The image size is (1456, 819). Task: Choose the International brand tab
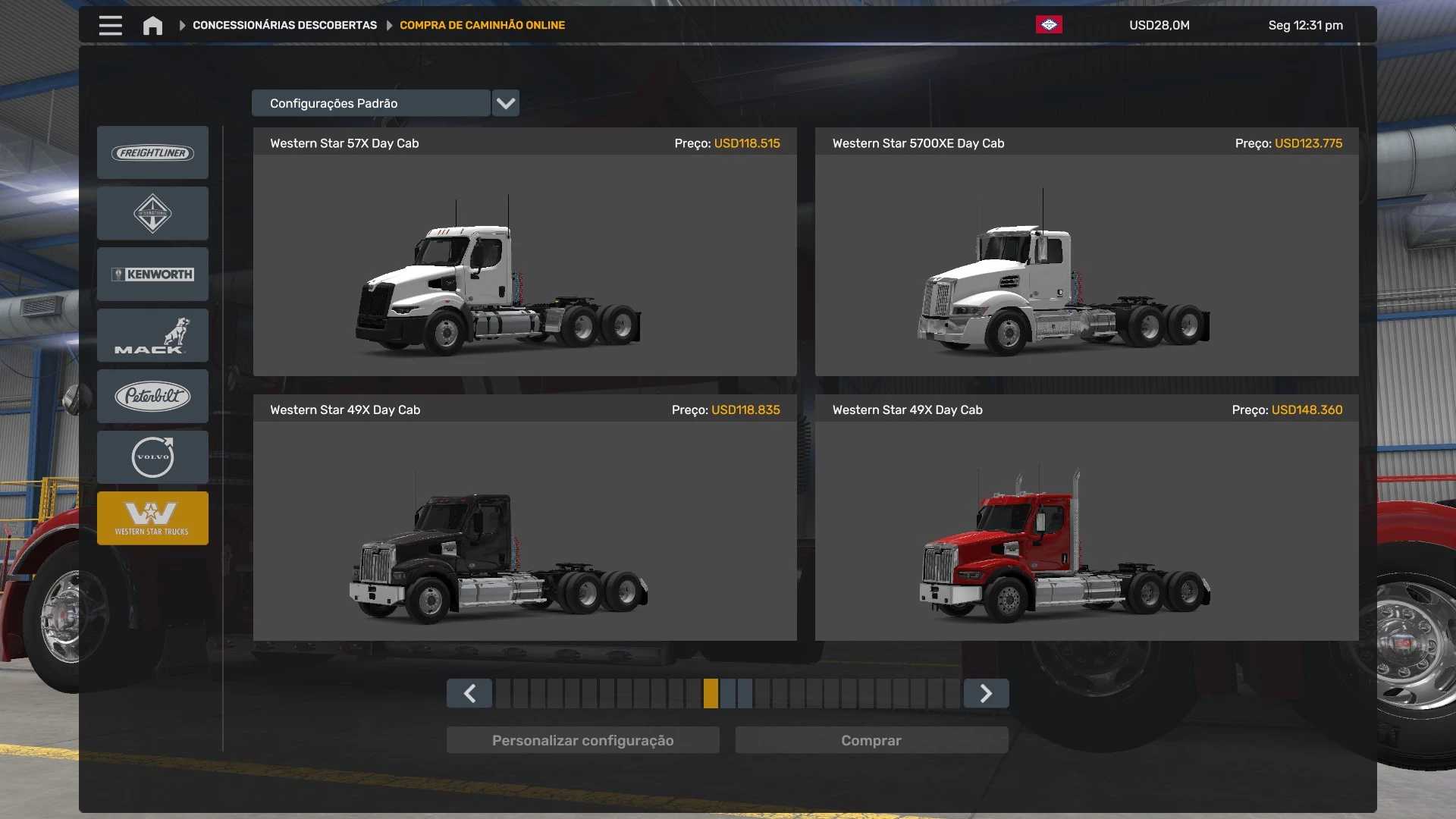pos(152,214)
